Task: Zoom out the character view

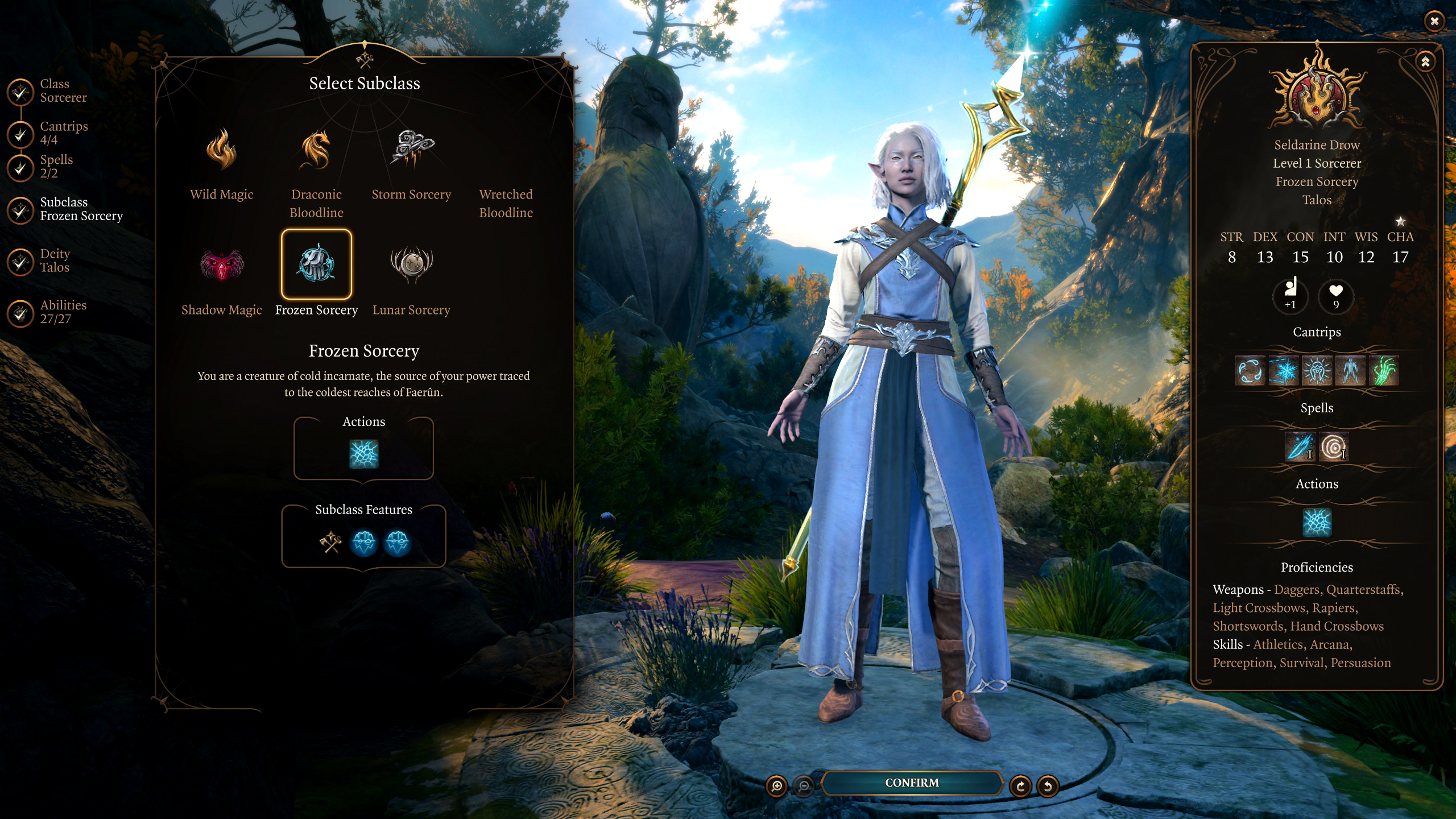Action: point(804,786)
